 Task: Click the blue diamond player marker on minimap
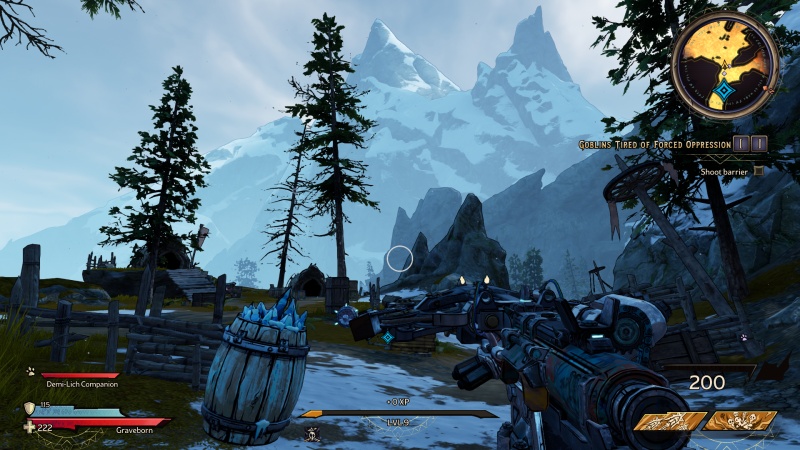(723, 92)
